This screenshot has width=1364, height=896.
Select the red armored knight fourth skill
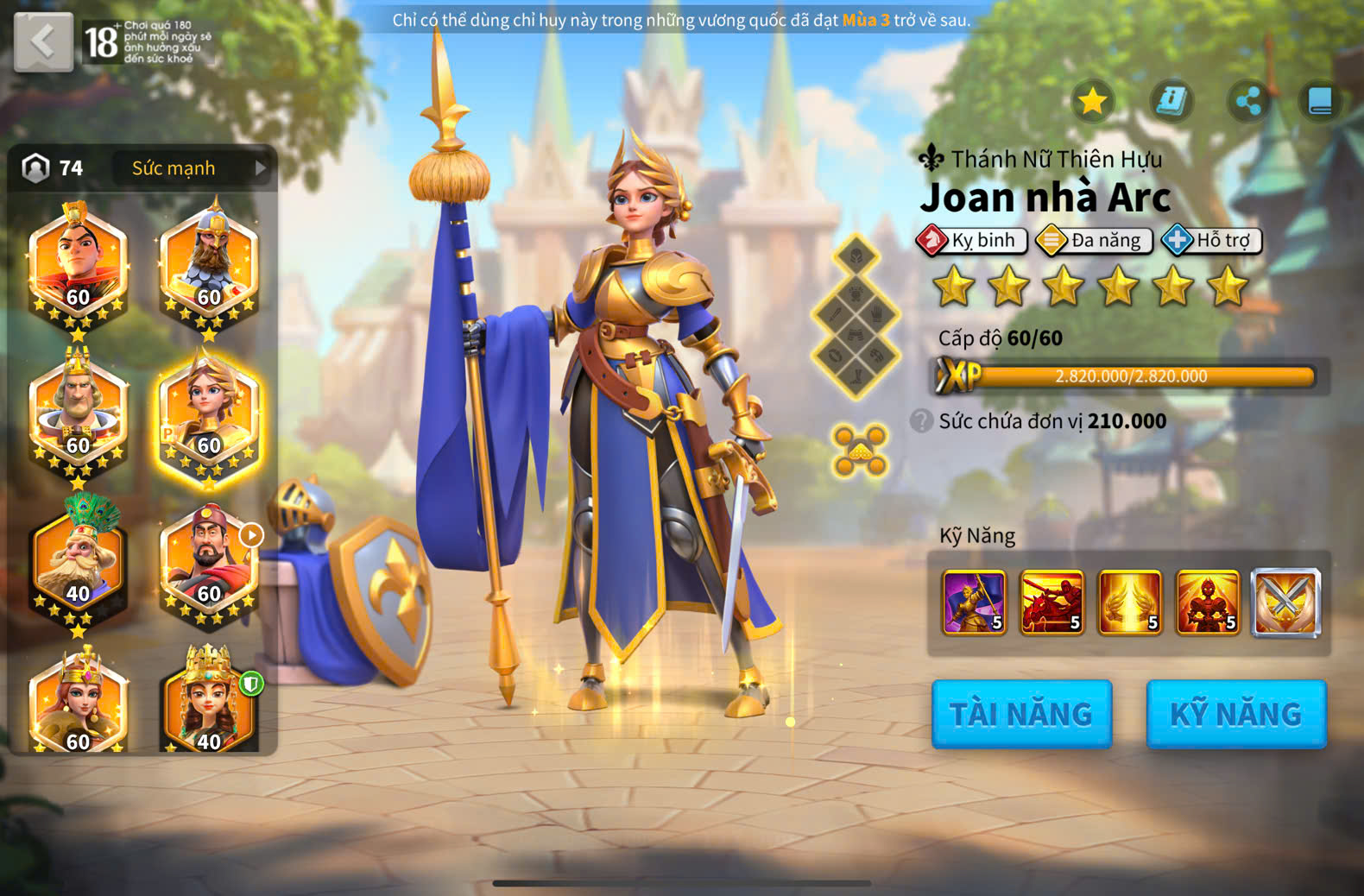(x=1208, y=603)
